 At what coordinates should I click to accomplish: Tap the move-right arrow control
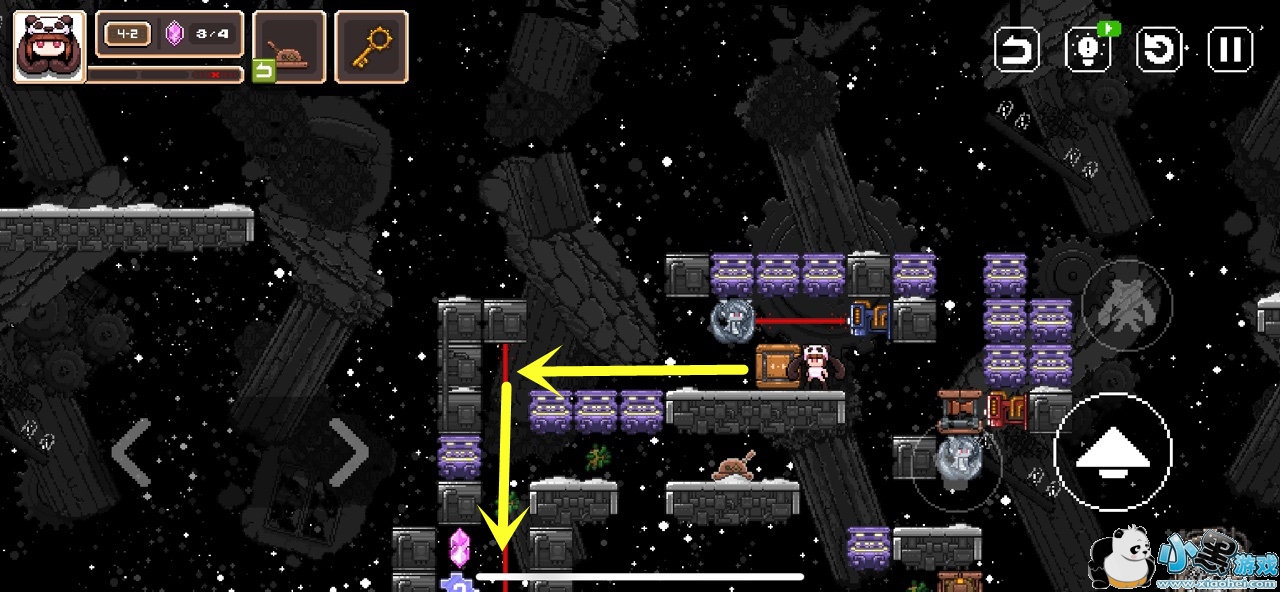[349, 452]
